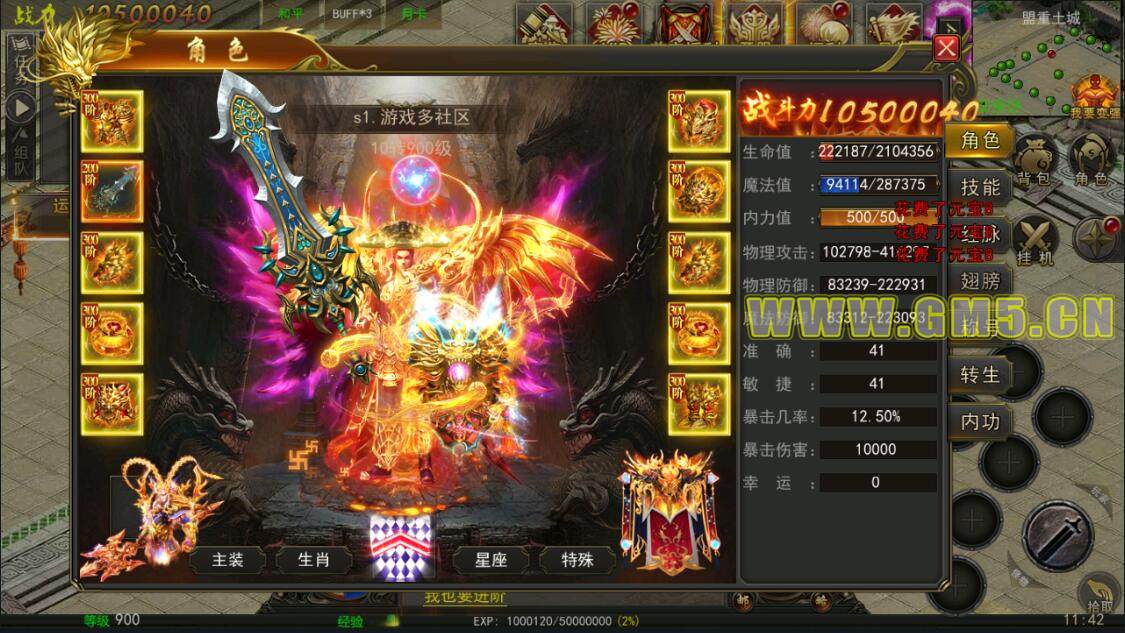Open the 星座 constellation equipment

(x=491, y=560)
